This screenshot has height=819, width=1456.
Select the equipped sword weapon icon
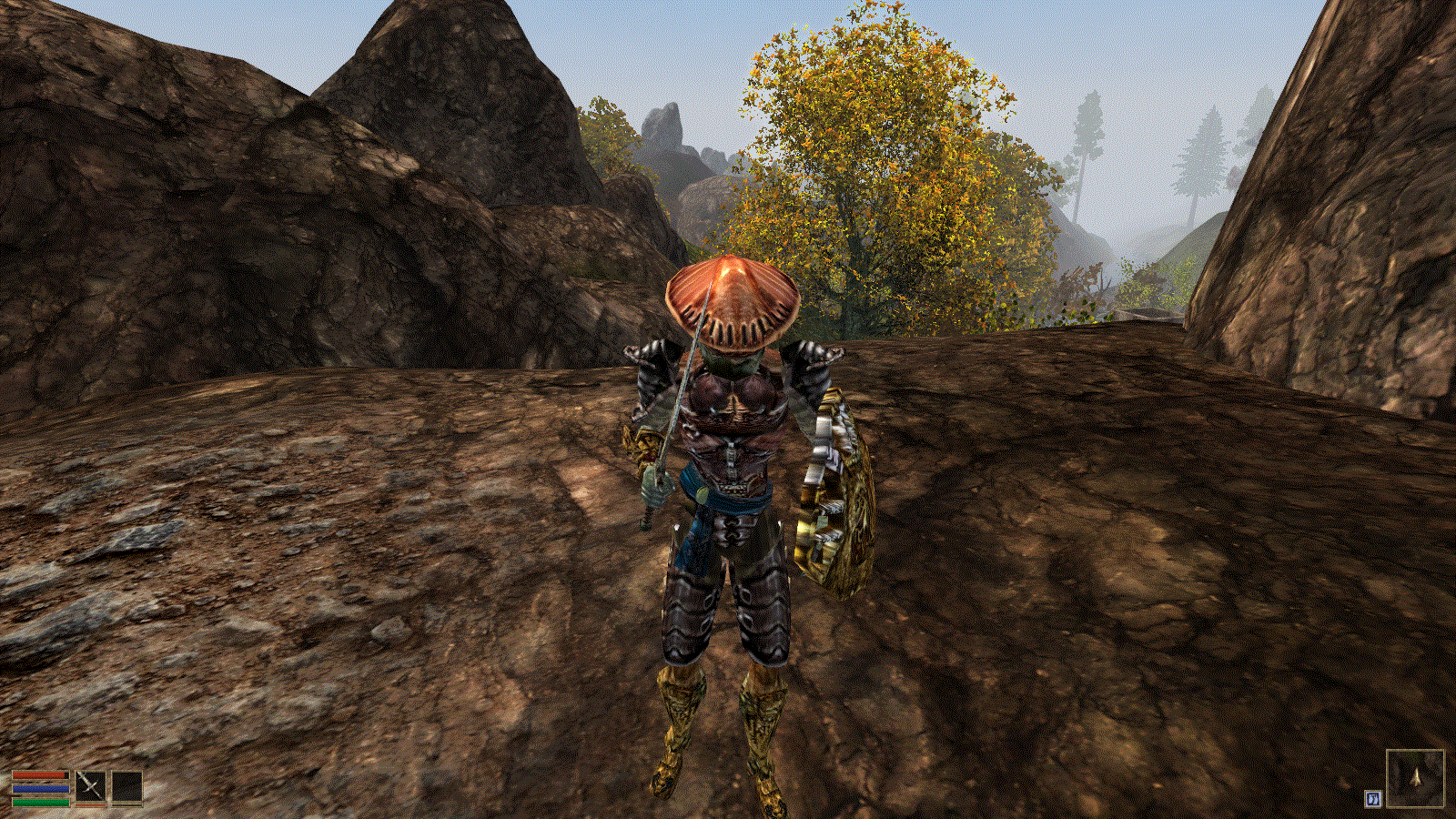90,786
